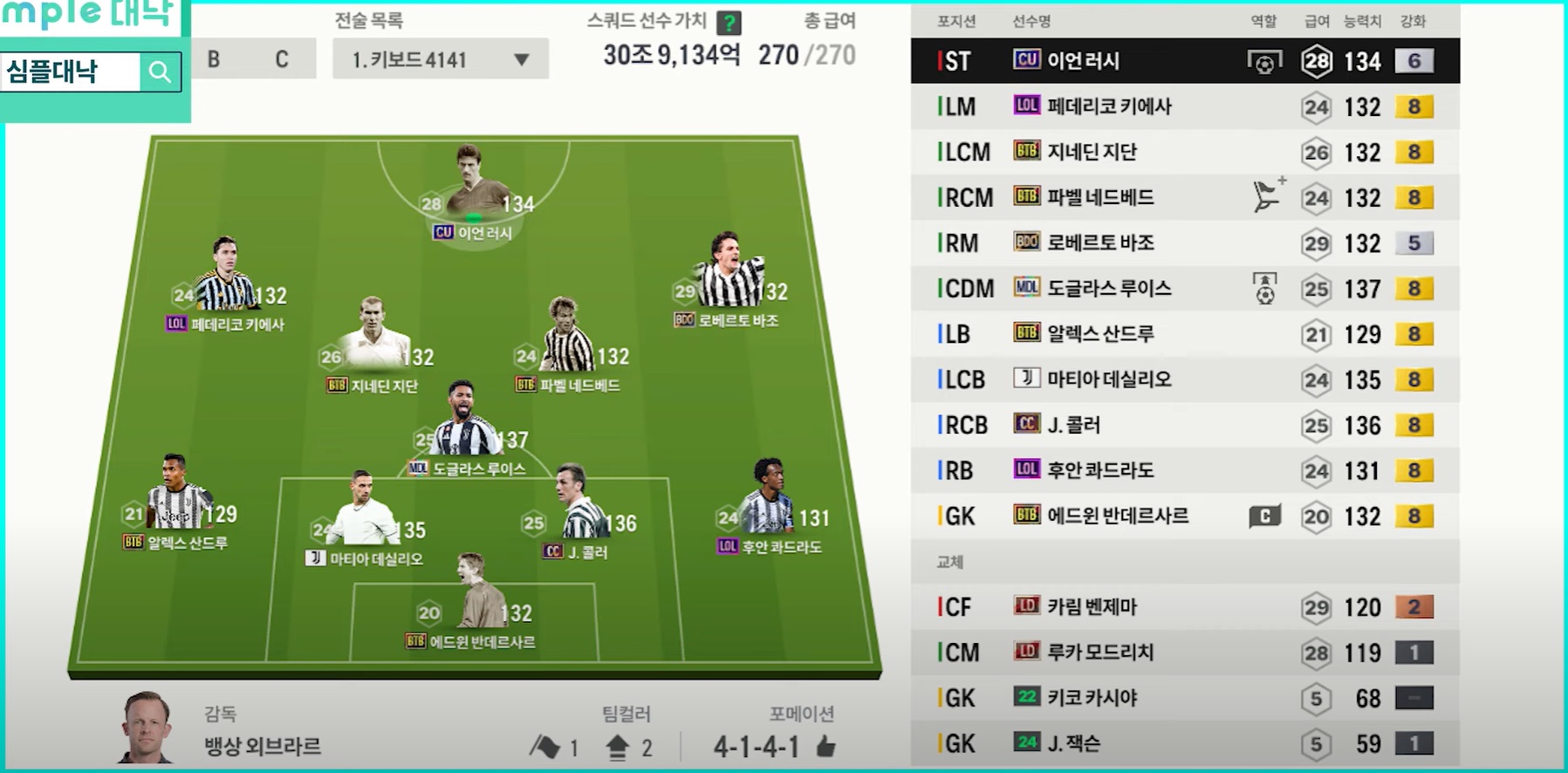Switch to squad tab B
This screenshot has width=1568, height=773.
214,59
